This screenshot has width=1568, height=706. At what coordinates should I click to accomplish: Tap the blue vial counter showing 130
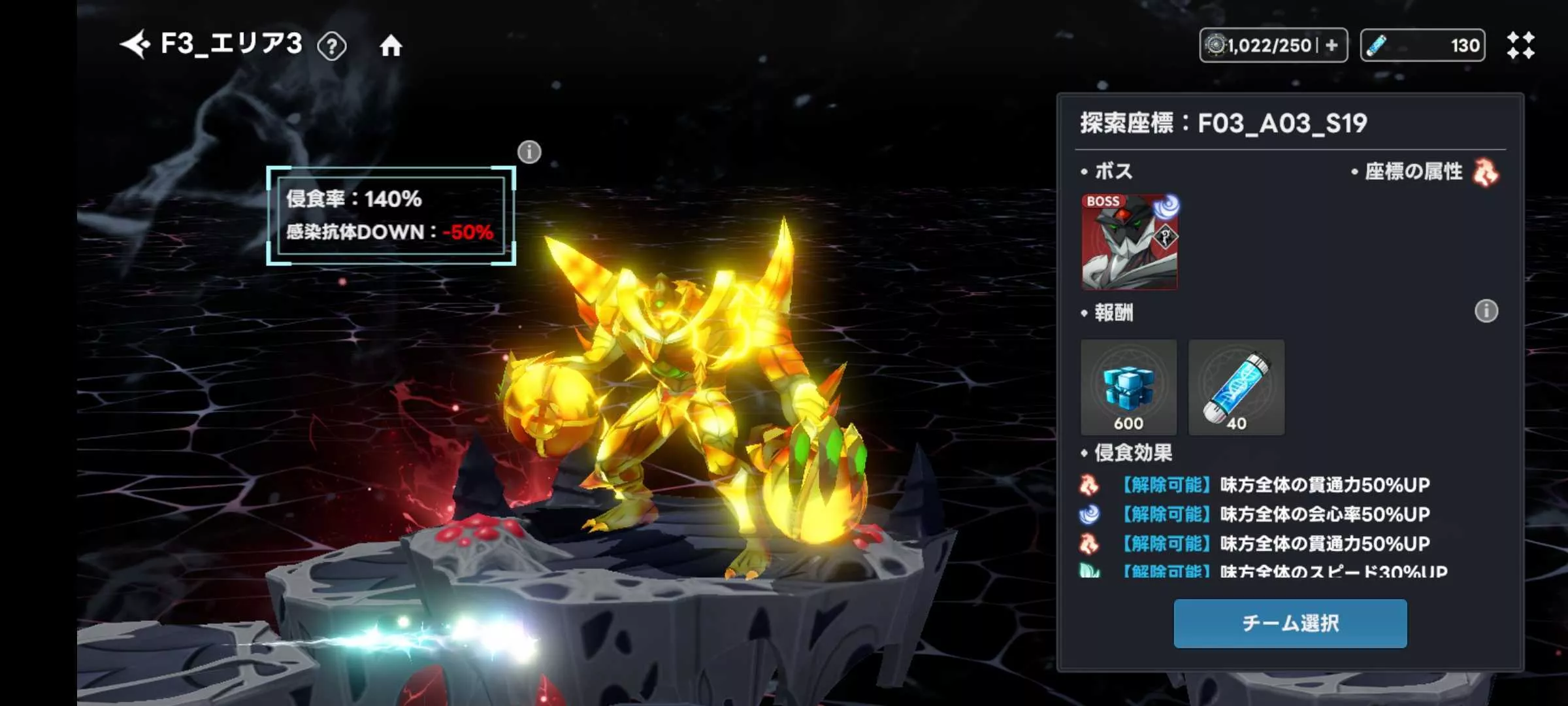(1422, 45)
